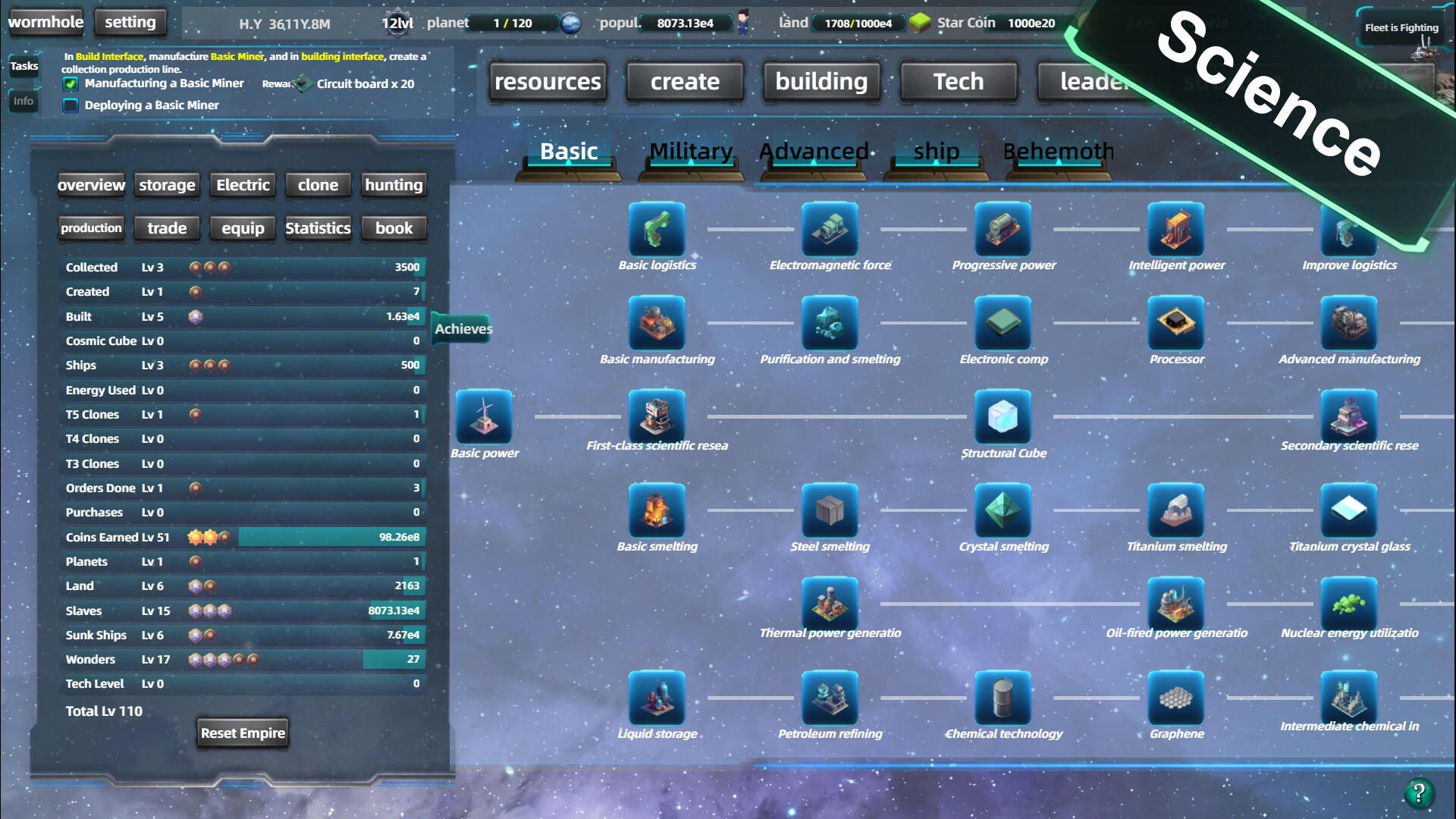Select the Graphene research icon
1456x819 pixels.
(x=1176, y=698)
